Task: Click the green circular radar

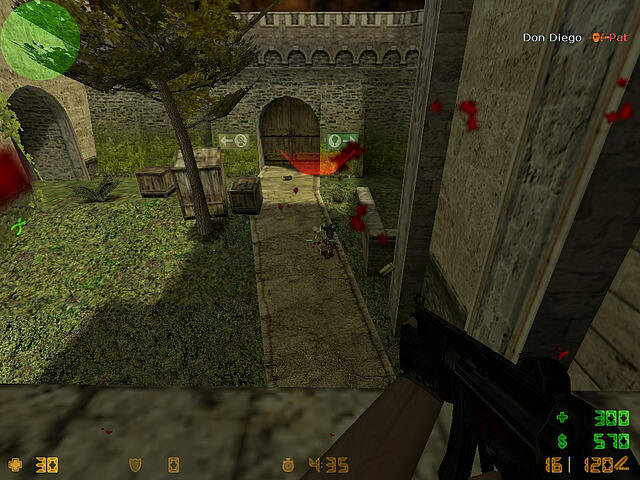Action: tap(40, 38)
